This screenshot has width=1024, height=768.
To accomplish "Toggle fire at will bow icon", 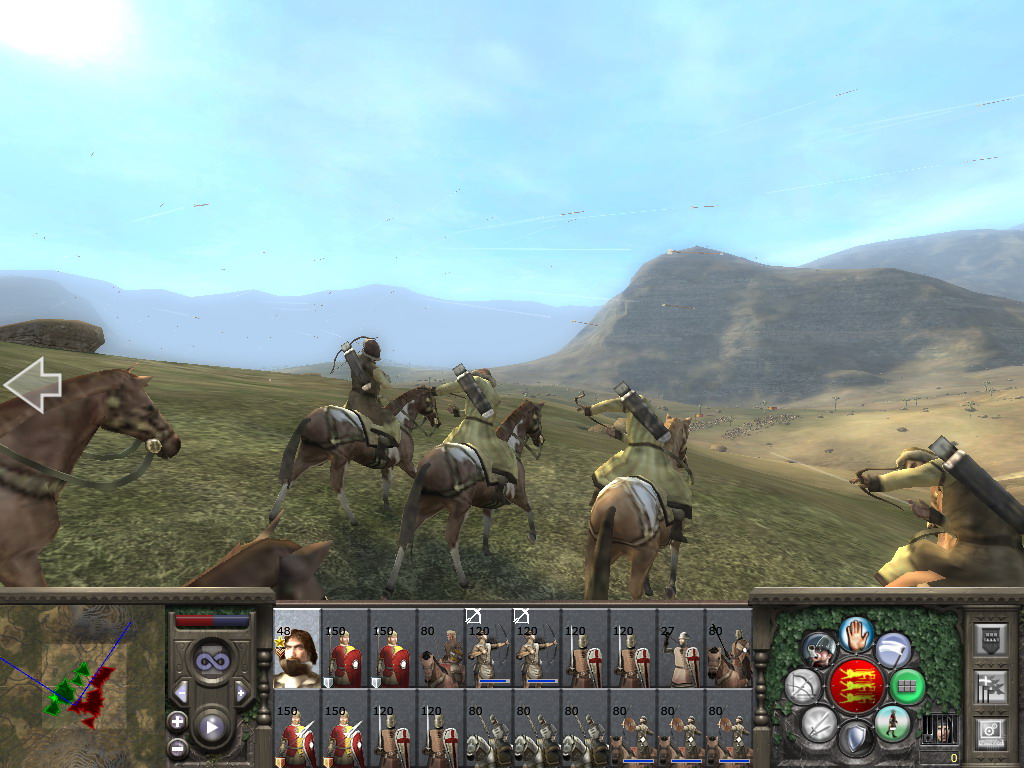I will point(802,687).
